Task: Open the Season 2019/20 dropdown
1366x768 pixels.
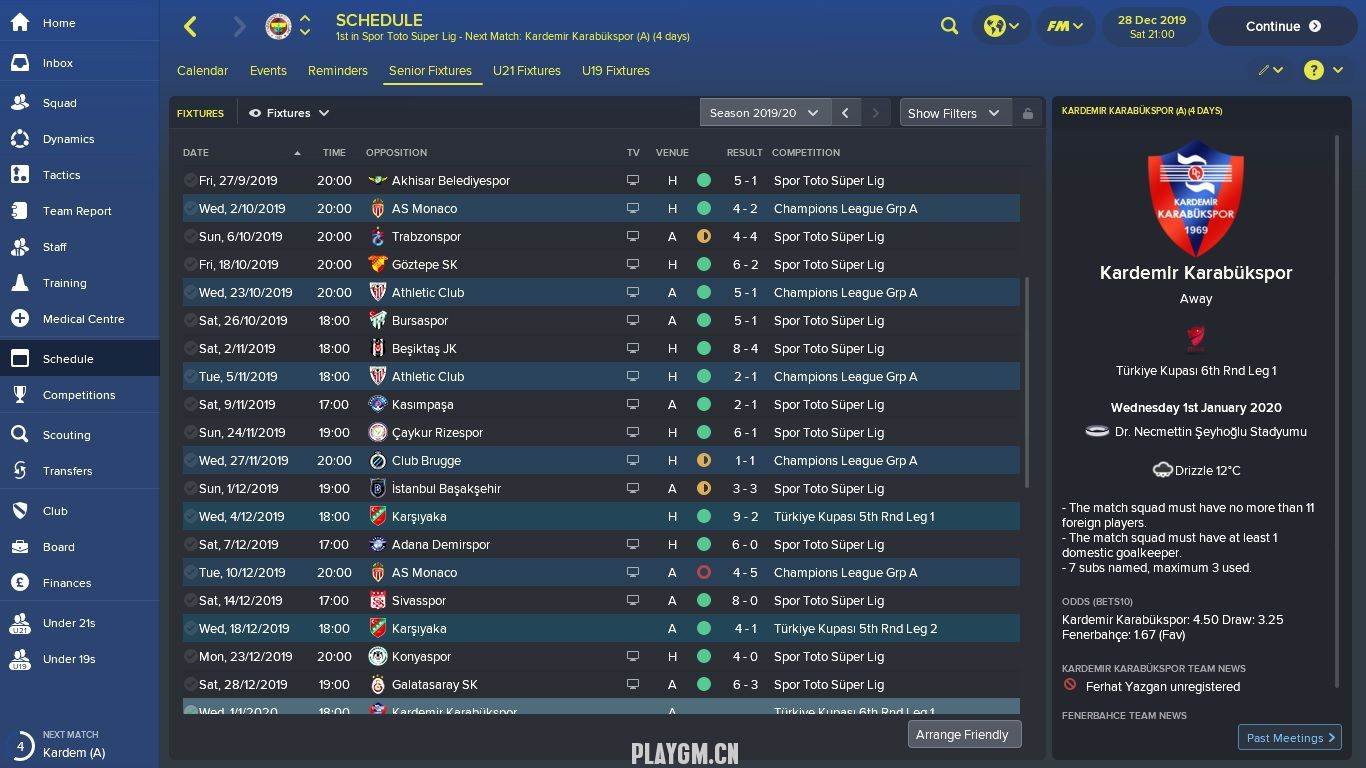Action: coord(764,113)
